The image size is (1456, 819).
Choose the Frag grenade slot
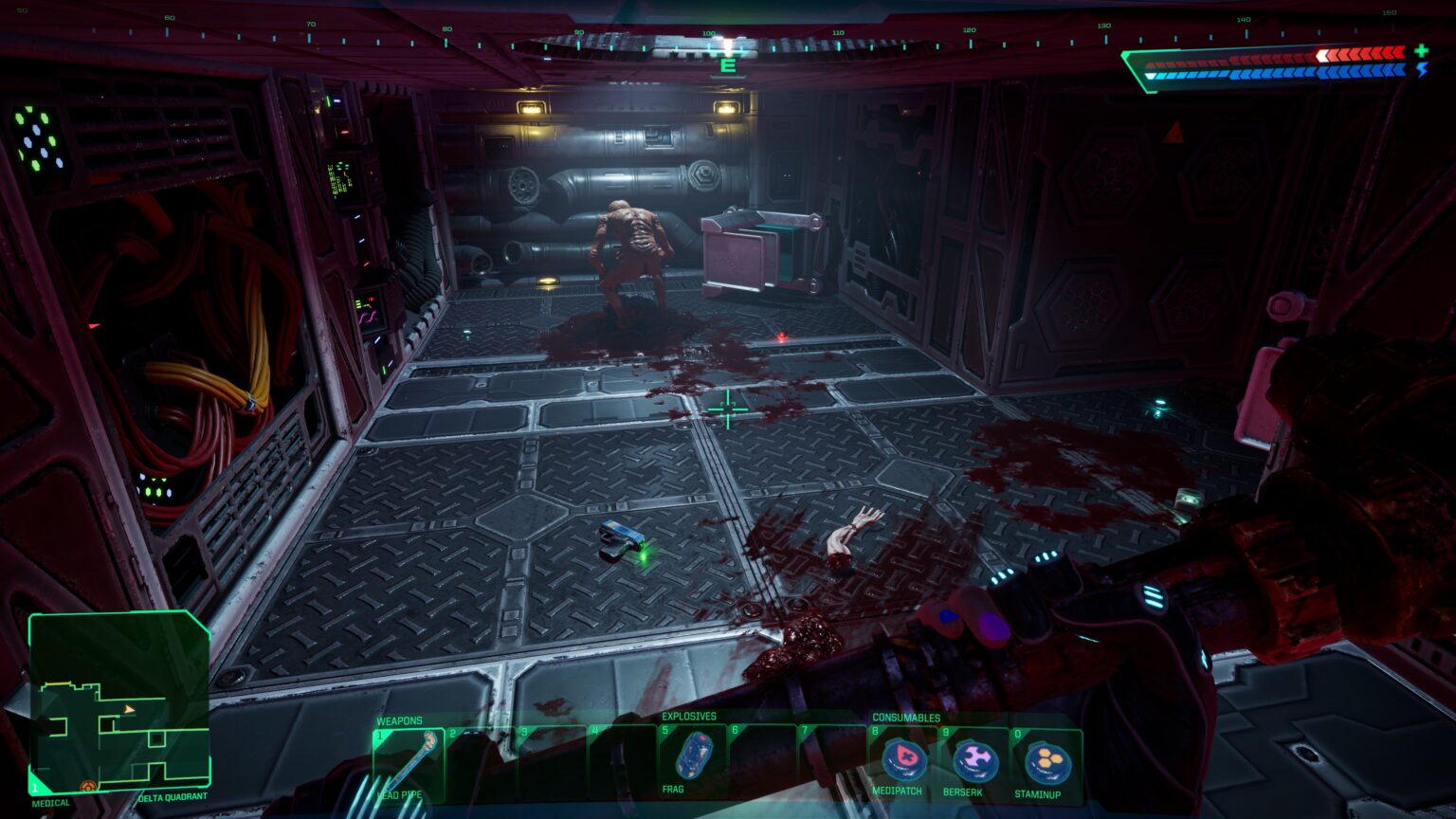(693, 756)
